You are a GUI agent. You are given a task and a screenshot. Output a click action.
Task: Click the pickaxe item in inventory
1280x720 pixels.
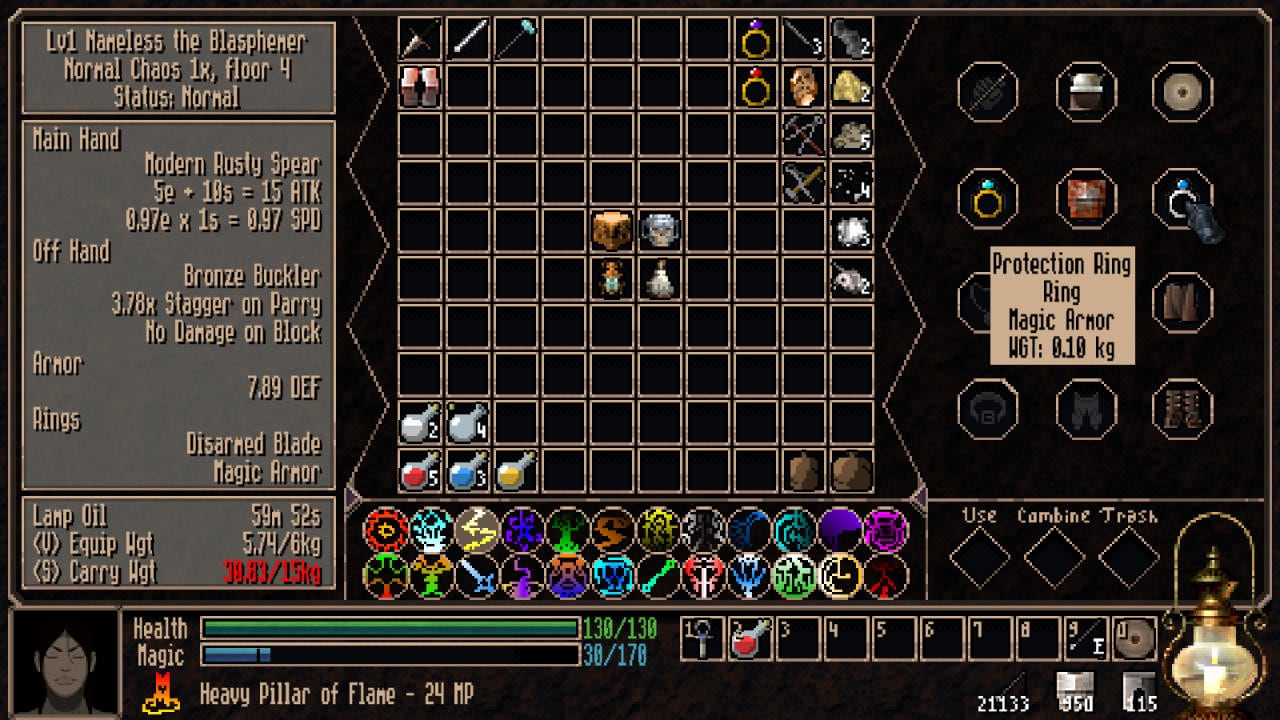803,136
